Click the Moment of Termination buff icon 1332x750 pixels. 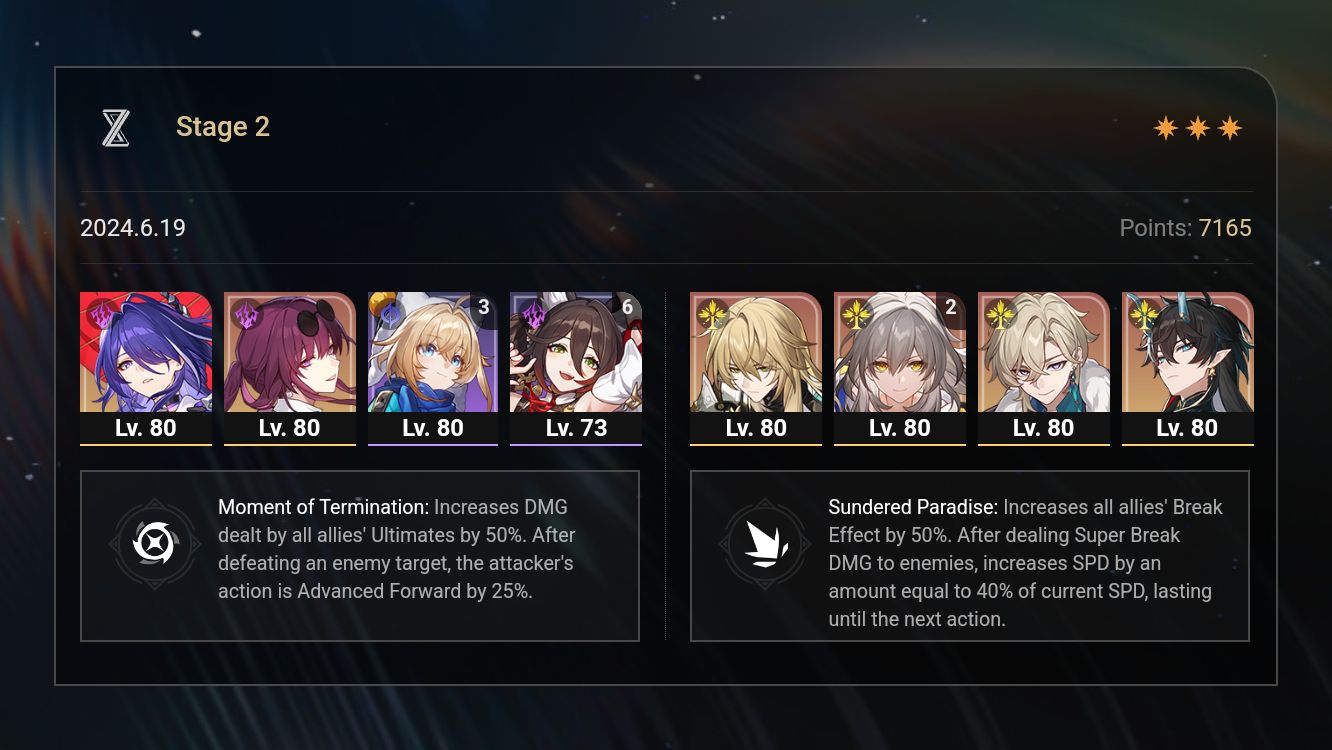pyautogui.click(x=155, y=545)
